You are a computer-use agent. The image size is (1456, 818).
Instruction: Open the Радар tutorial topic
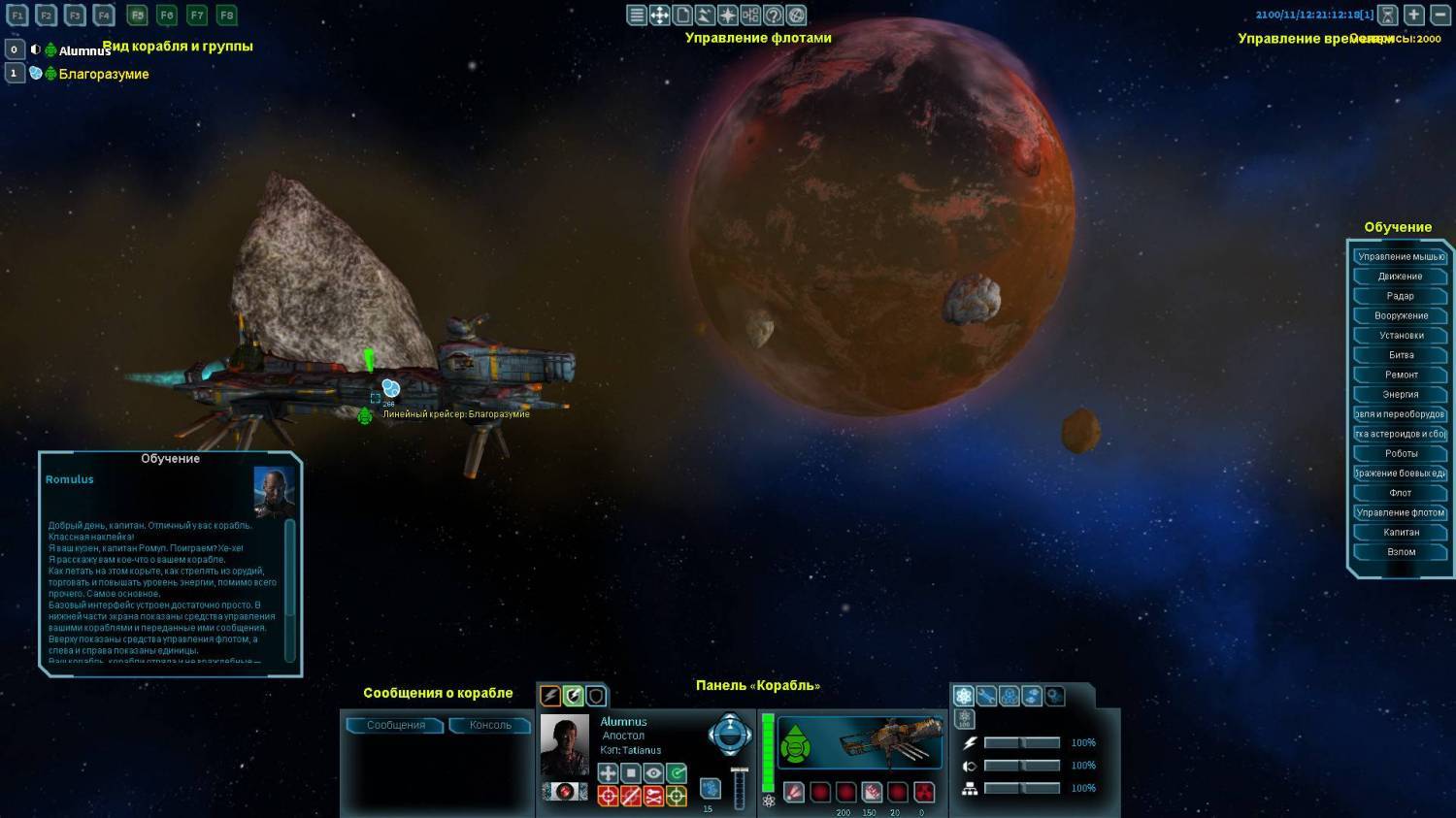(x=1400, y=296)
